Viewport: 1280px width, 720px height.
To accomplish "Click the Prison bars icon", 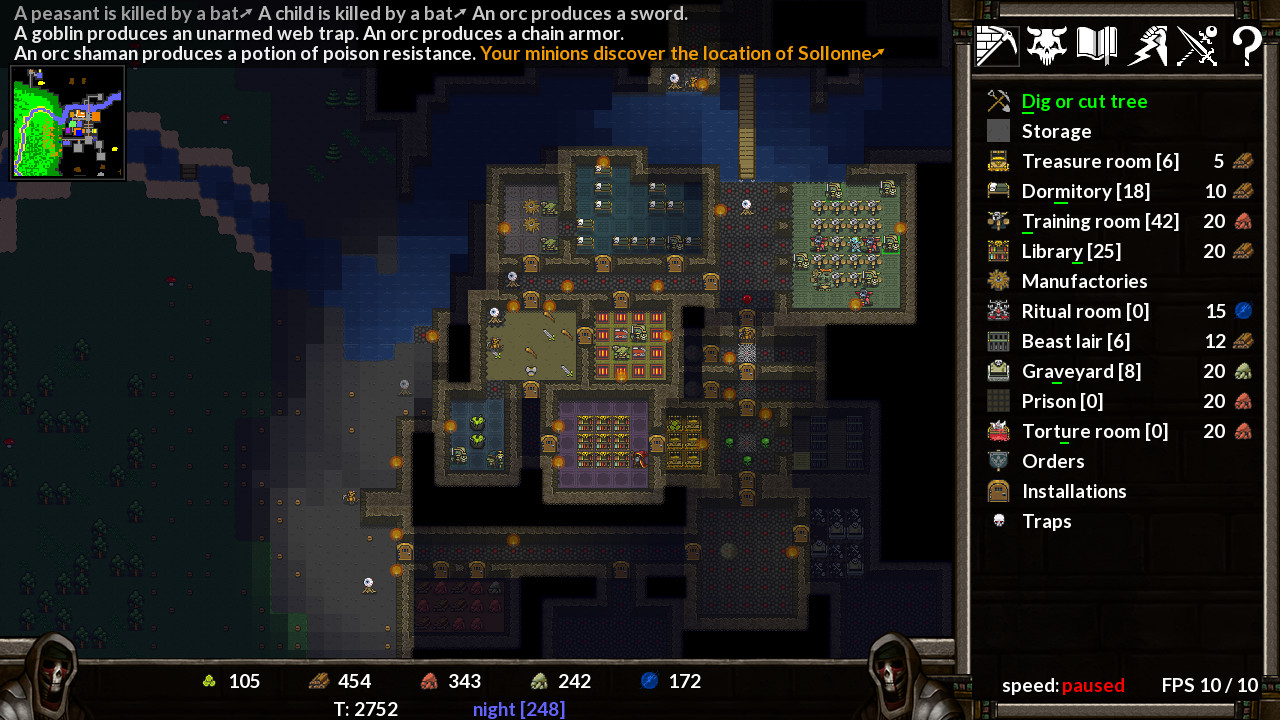I will 997,401.
